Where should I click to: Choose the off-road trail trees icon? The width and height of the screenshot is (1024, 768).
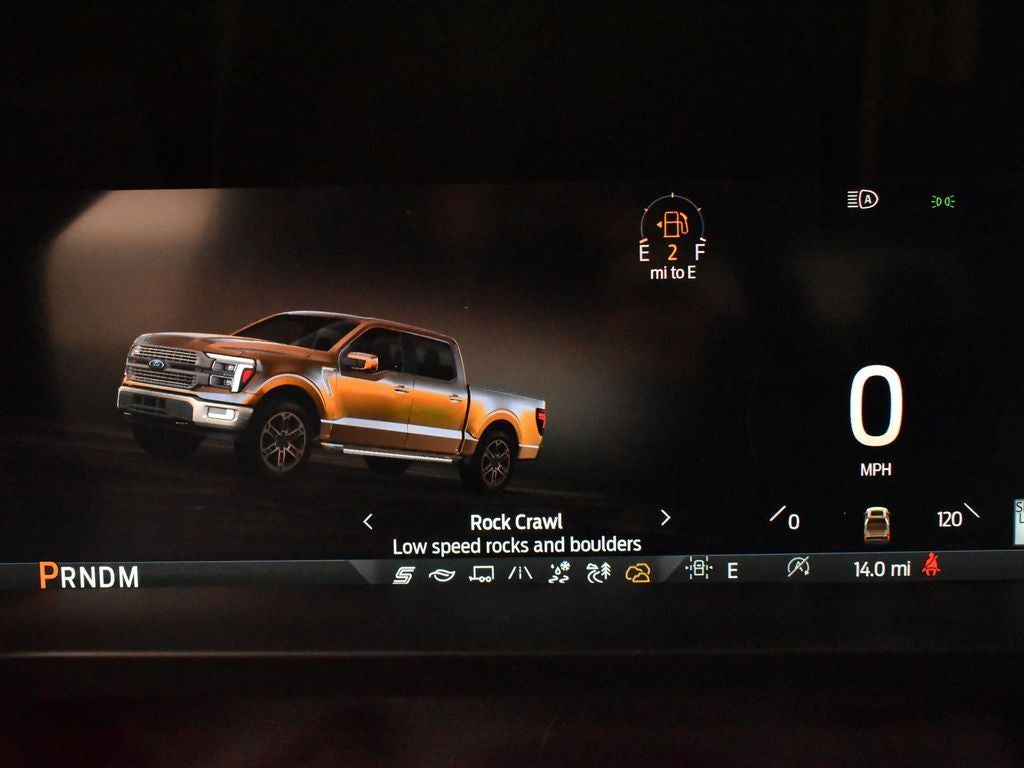click(598, 572)
